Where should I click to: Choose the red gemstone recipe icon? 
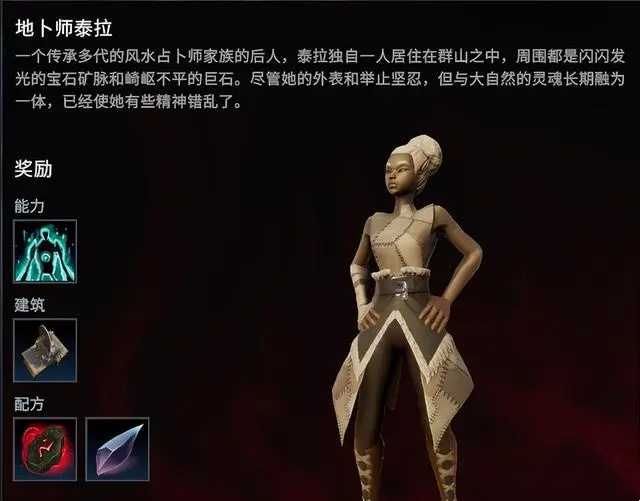tap(45, 449)
